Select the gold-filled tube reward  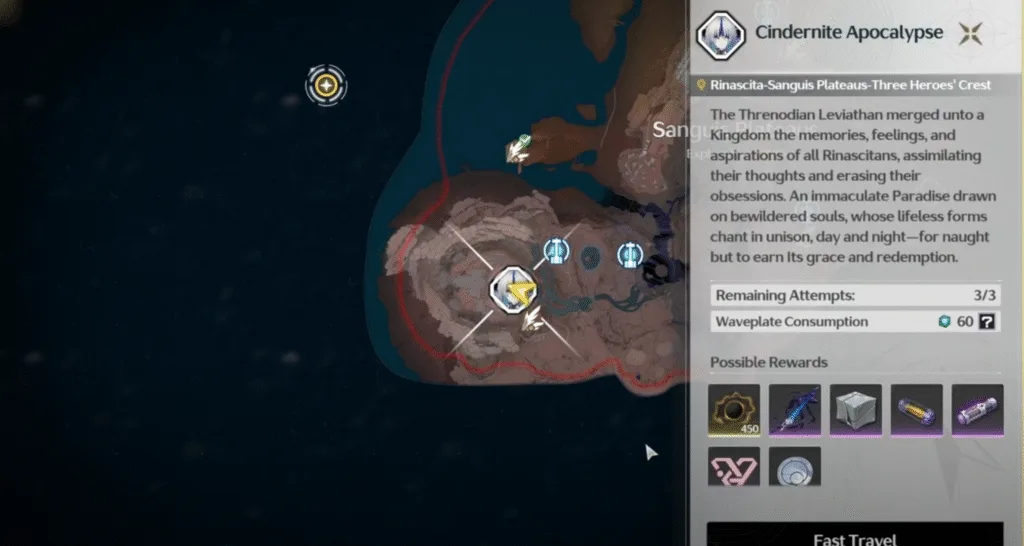(x=917, y=410)
